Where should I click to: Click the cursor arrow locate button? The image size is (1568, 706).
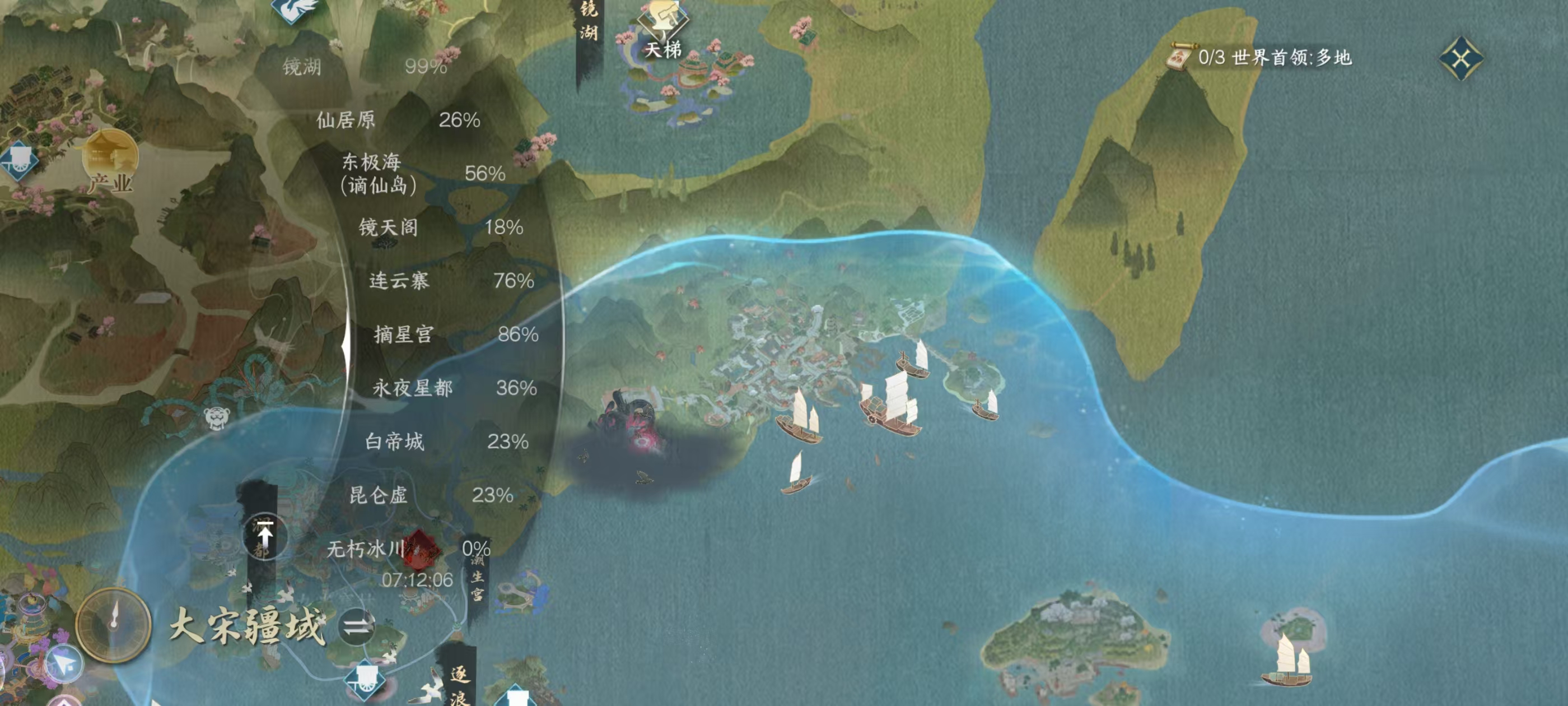pyautogui.click(x=64, y=664)
